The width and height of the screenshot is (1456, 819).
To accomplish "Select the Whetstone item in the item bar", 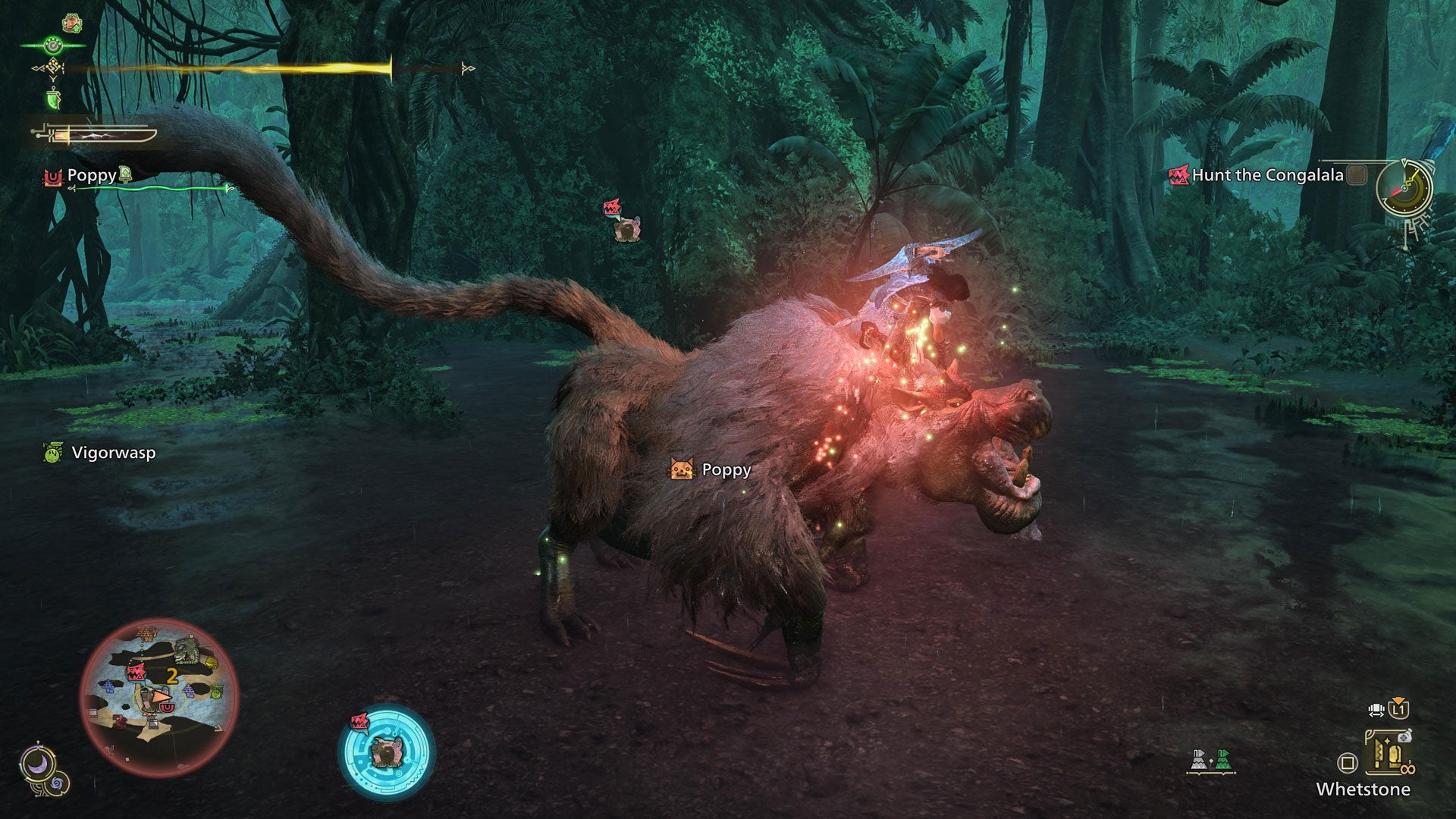I will click(x=1389, y=753).
